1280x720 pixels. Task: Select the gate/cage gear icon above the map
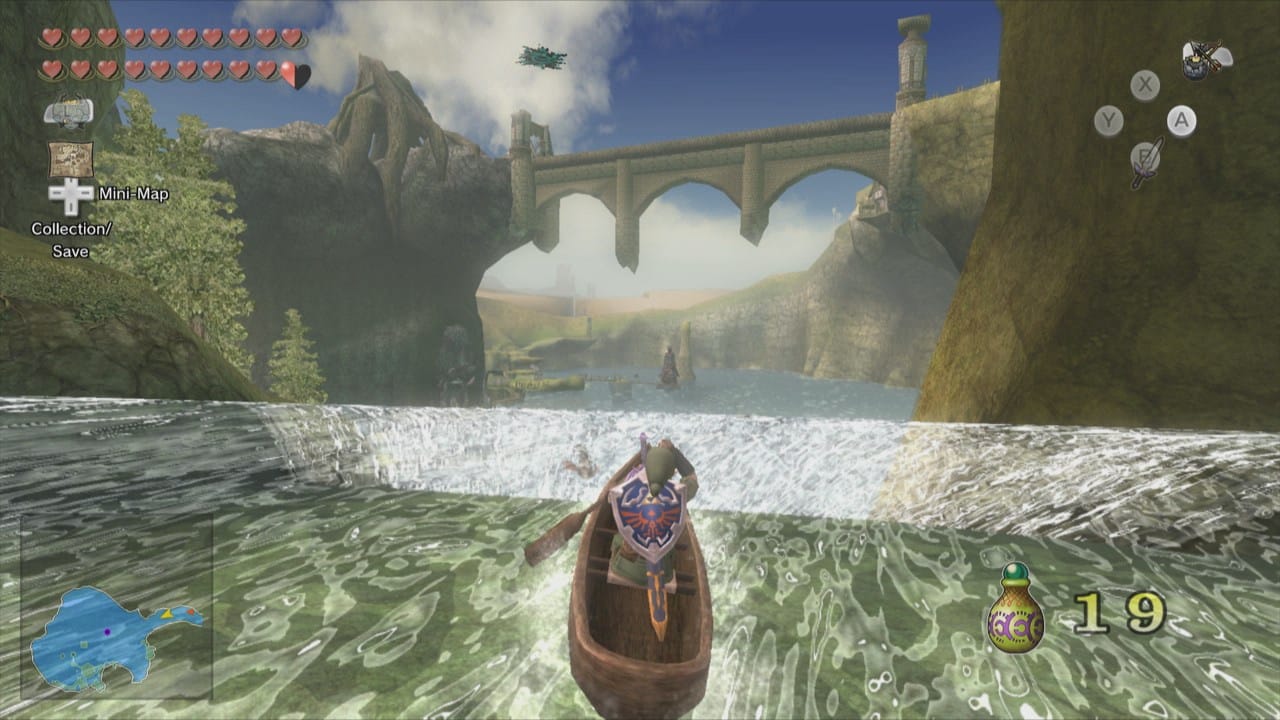tap(68, 112)
